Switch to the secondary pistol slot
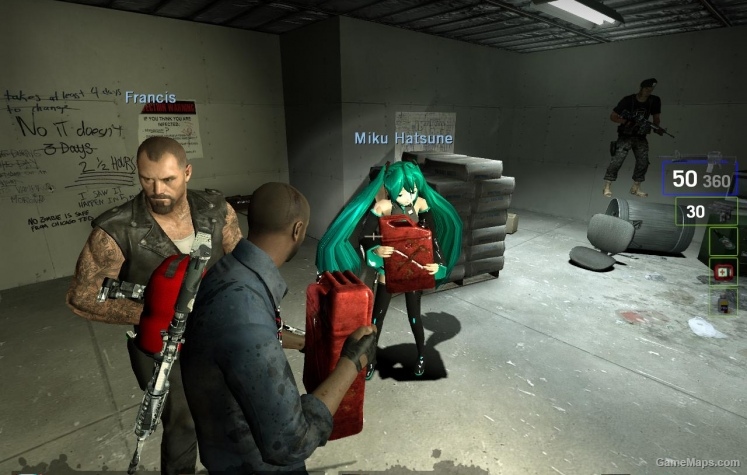 click(707, 211)
